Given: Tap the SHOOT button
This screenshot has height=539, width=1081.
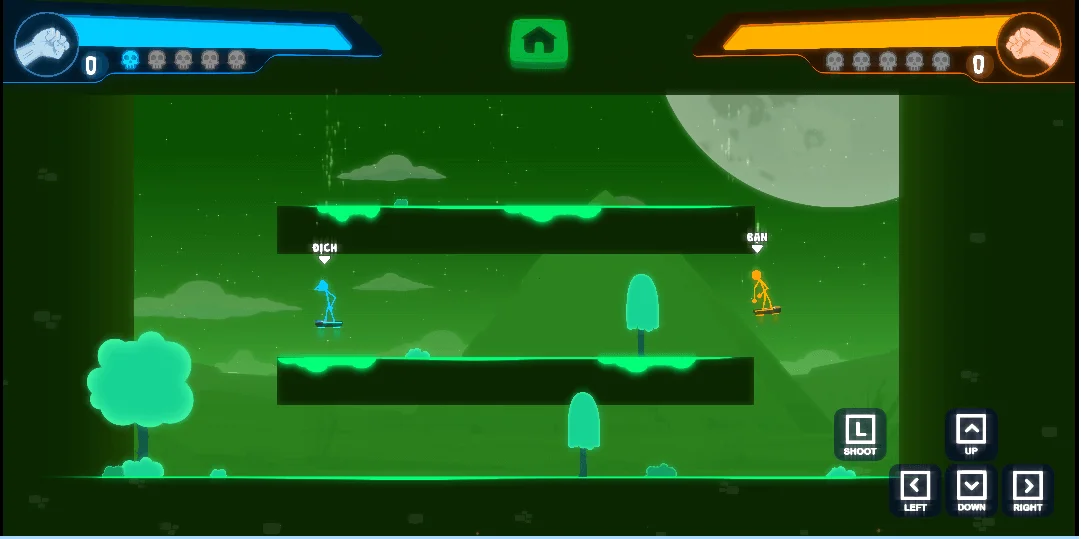Looking at the screenshot, I should (x=860, y=432).
